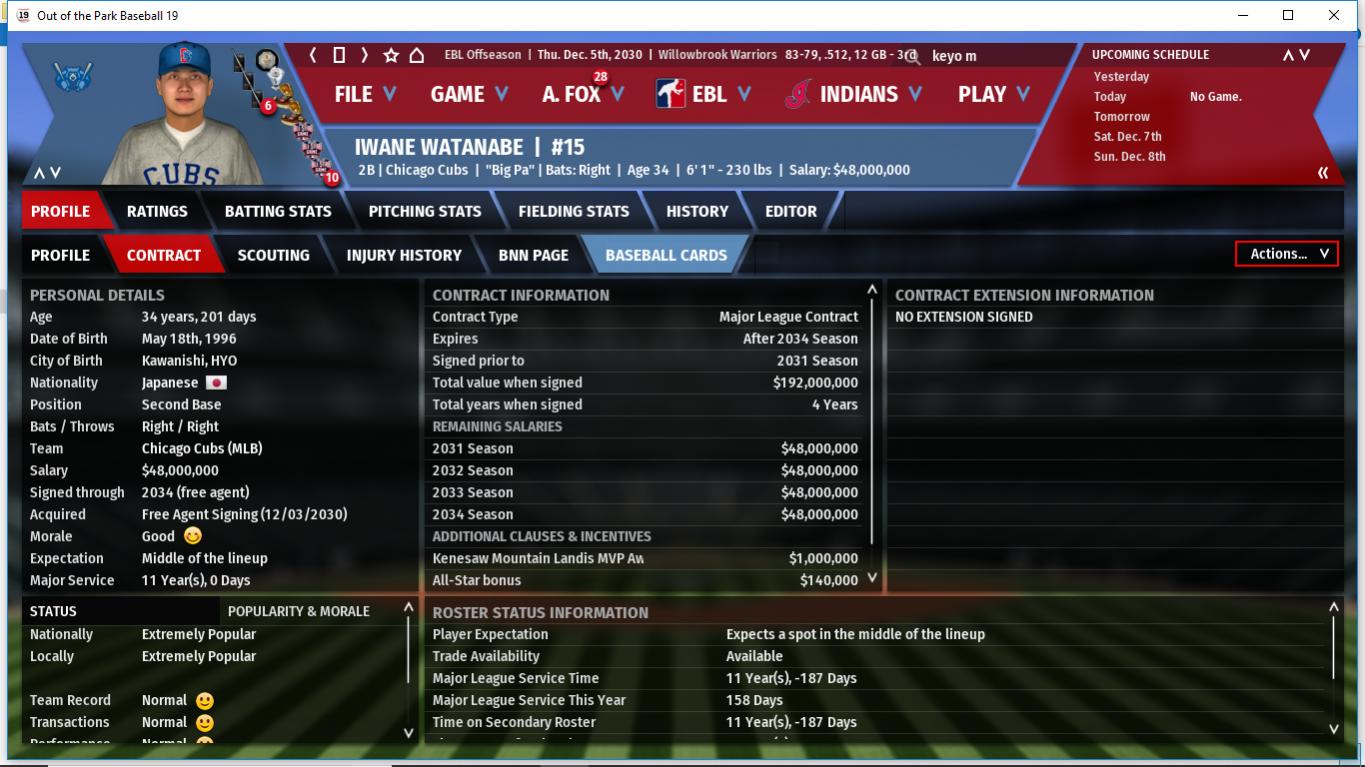Screen dimensions: 1365x767
Task: Open the INJURY HISTORY sub-tab
Action: [x=404, y=255]
